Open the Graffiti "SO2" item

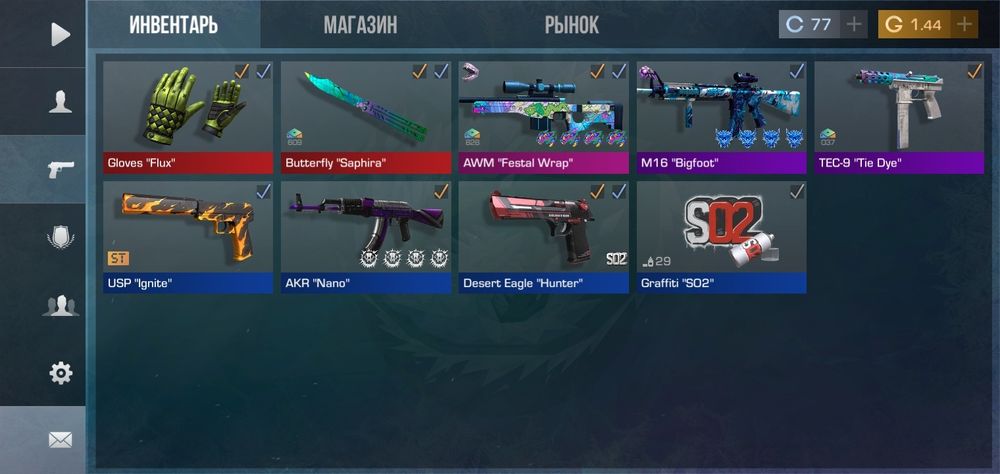click(x=721, y=237)
